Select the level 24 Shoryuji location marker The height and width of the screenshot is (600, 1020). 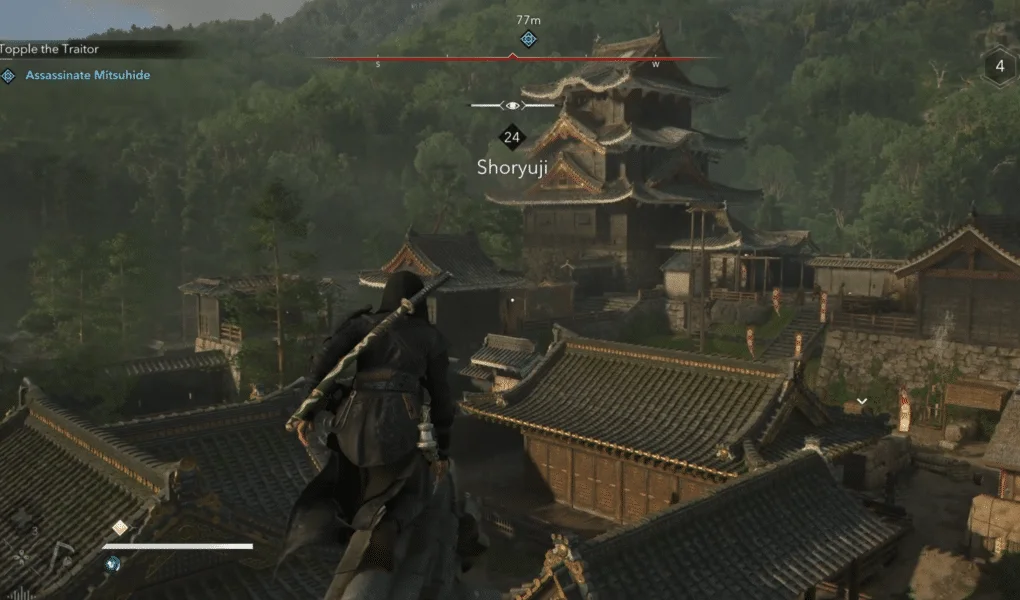click(512, 138)
